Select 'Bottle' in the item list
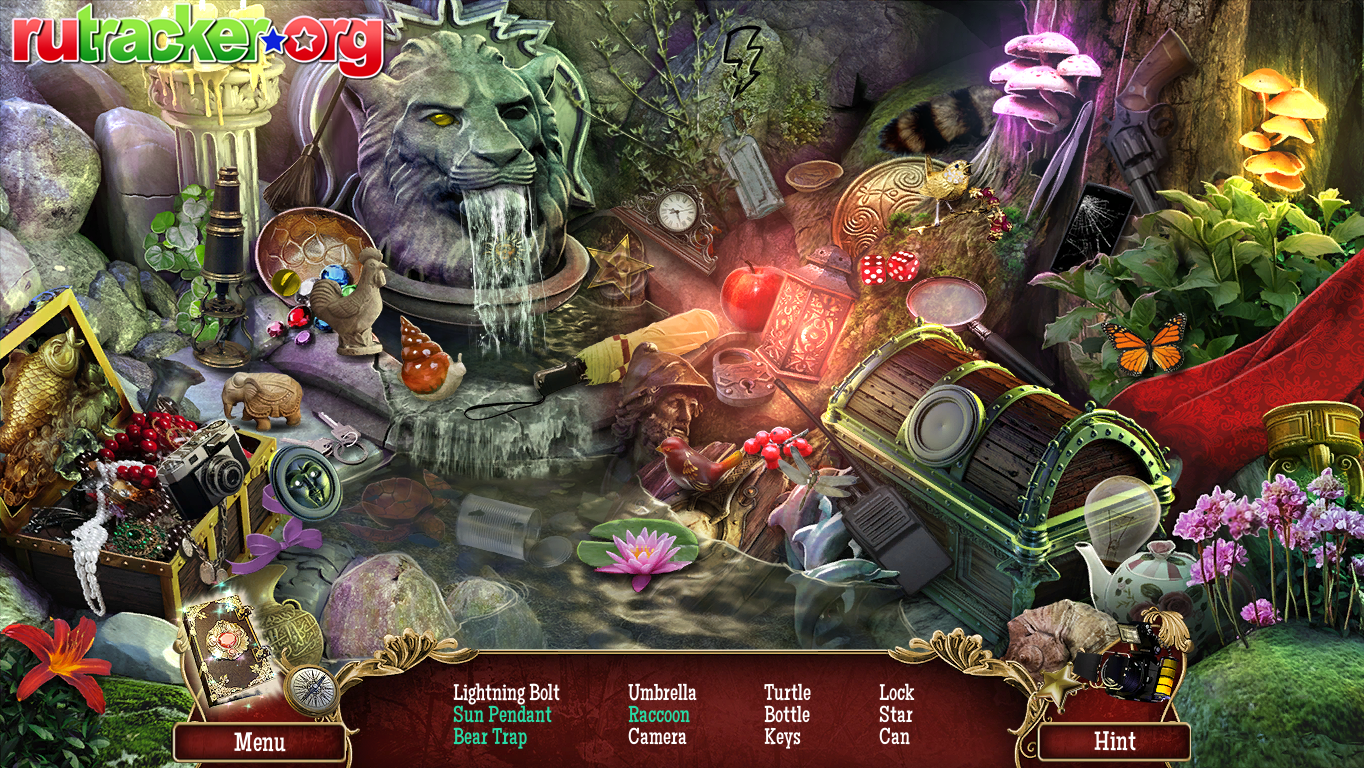This screenshot has height=768, width=1364. pos(787,715)
